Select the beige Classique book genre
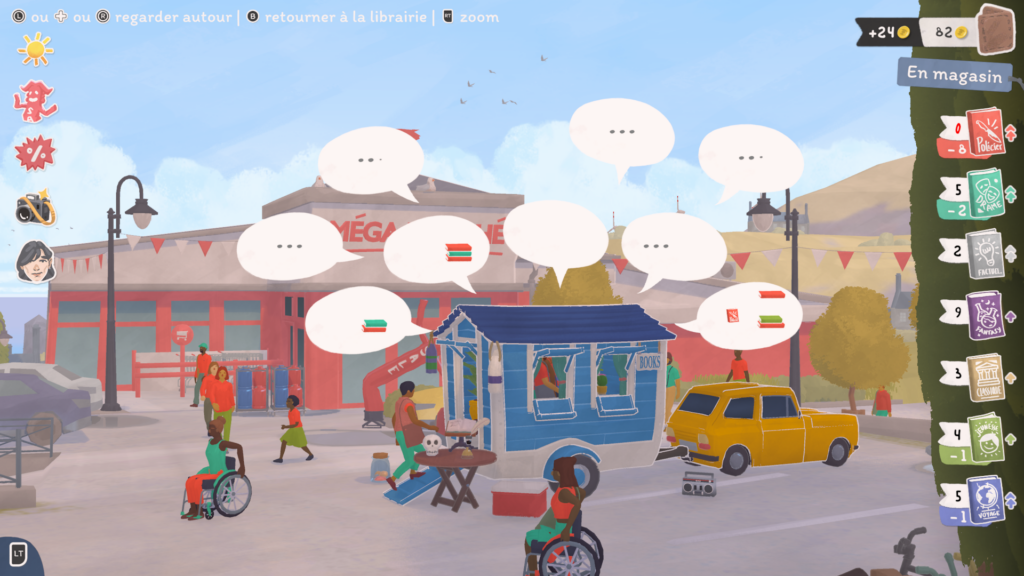Screen dimensions: 1024x576 985,377
